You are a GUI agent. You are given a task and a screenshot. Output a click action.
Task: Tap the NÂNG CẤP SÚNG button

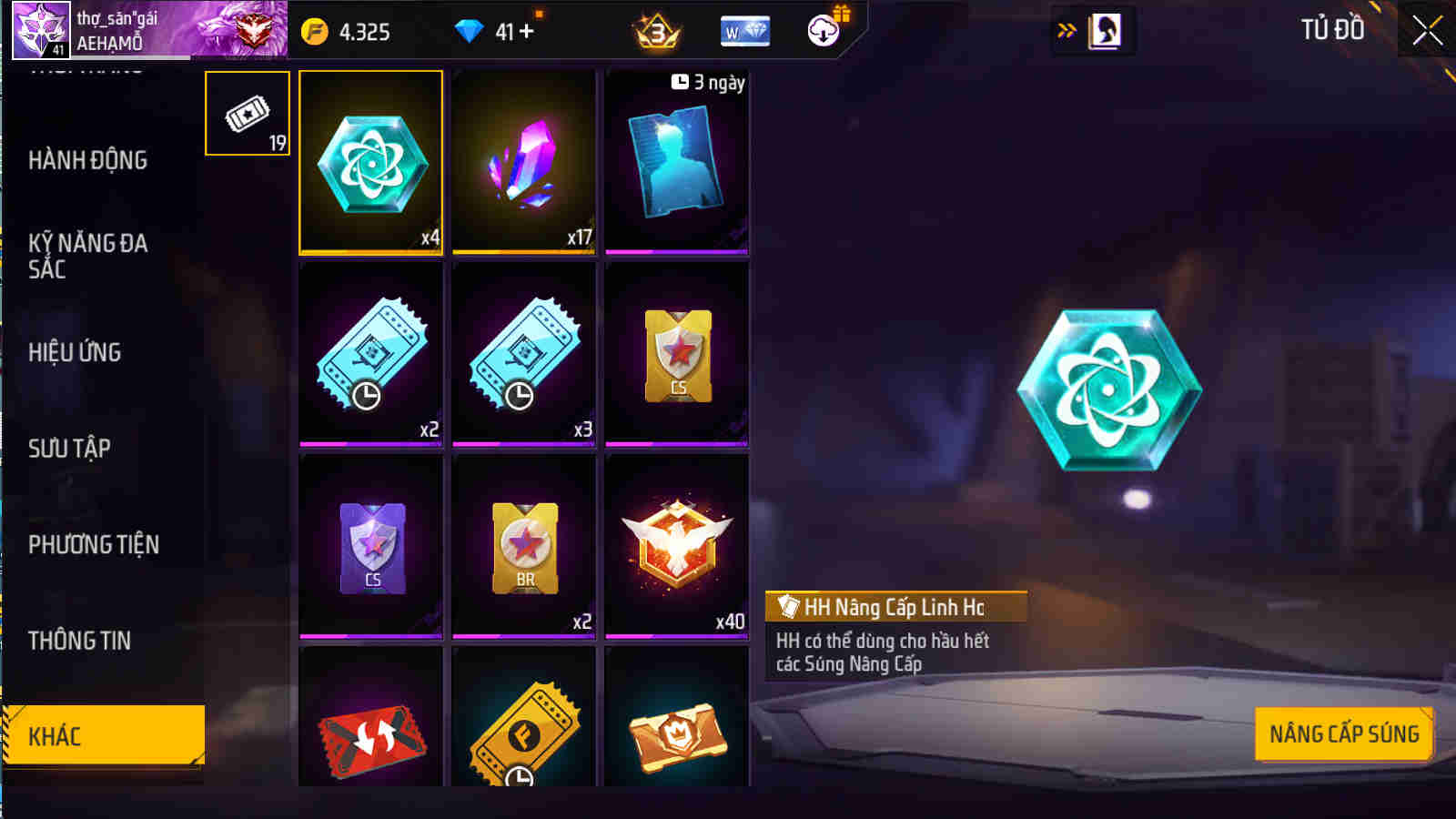click(1343, 732)
